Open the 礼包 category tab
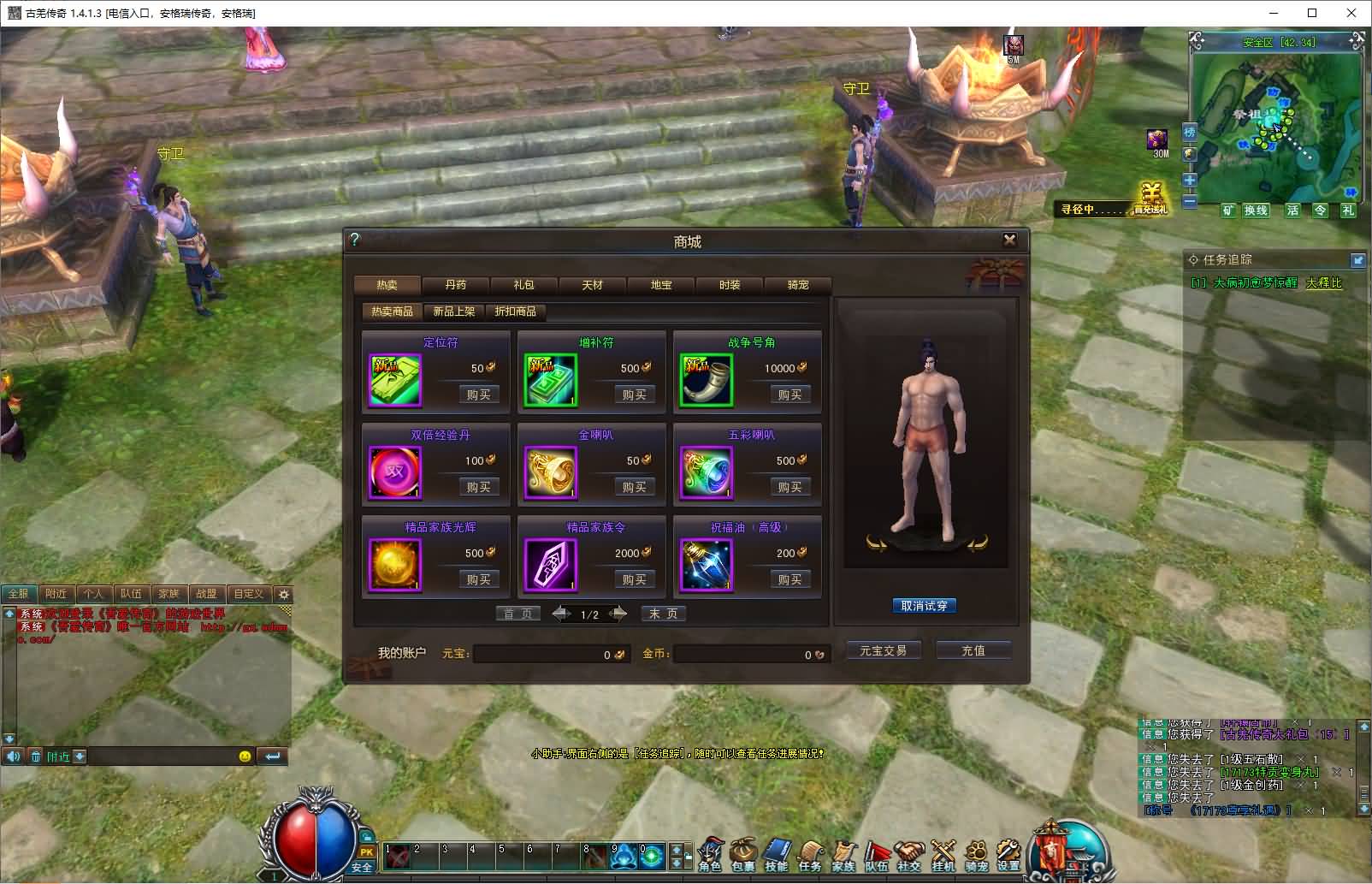 point(523,285)
